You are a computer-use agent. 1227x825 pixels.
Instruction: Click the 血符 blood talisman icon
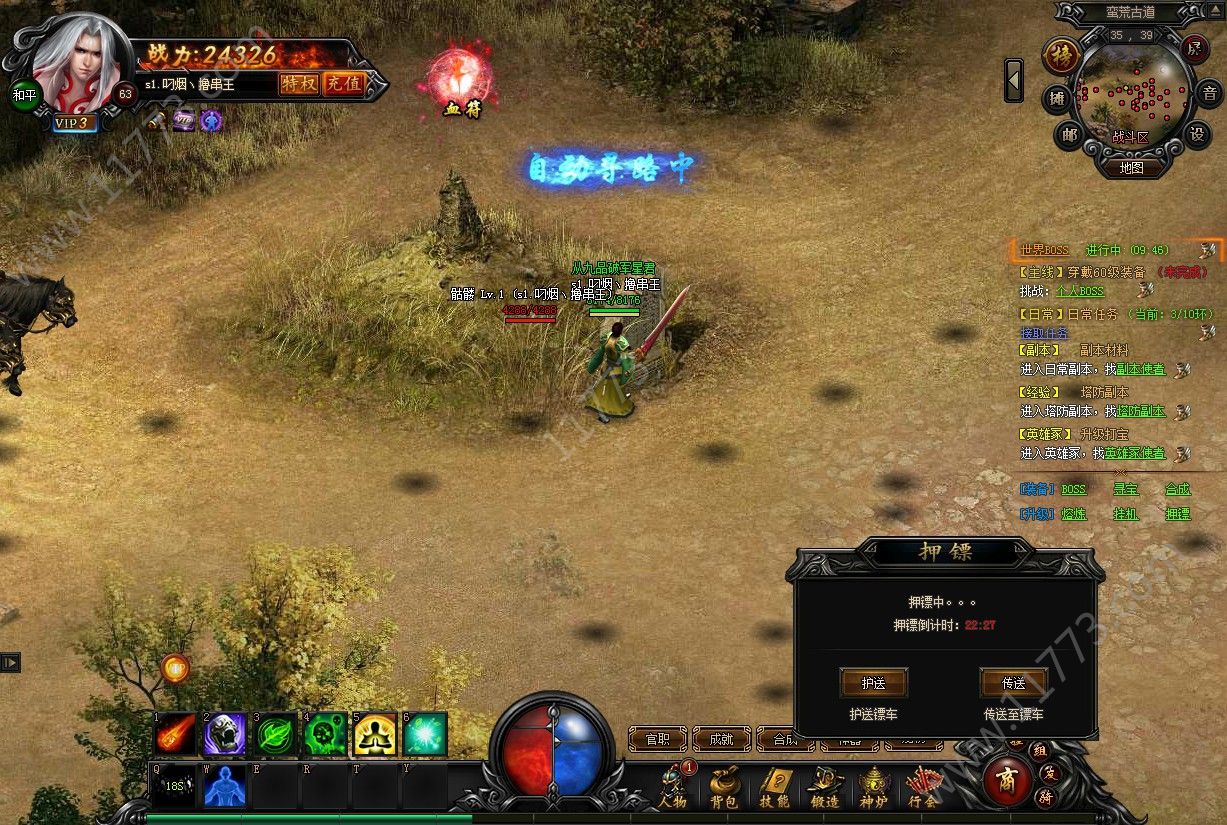(x=461, y=80)
